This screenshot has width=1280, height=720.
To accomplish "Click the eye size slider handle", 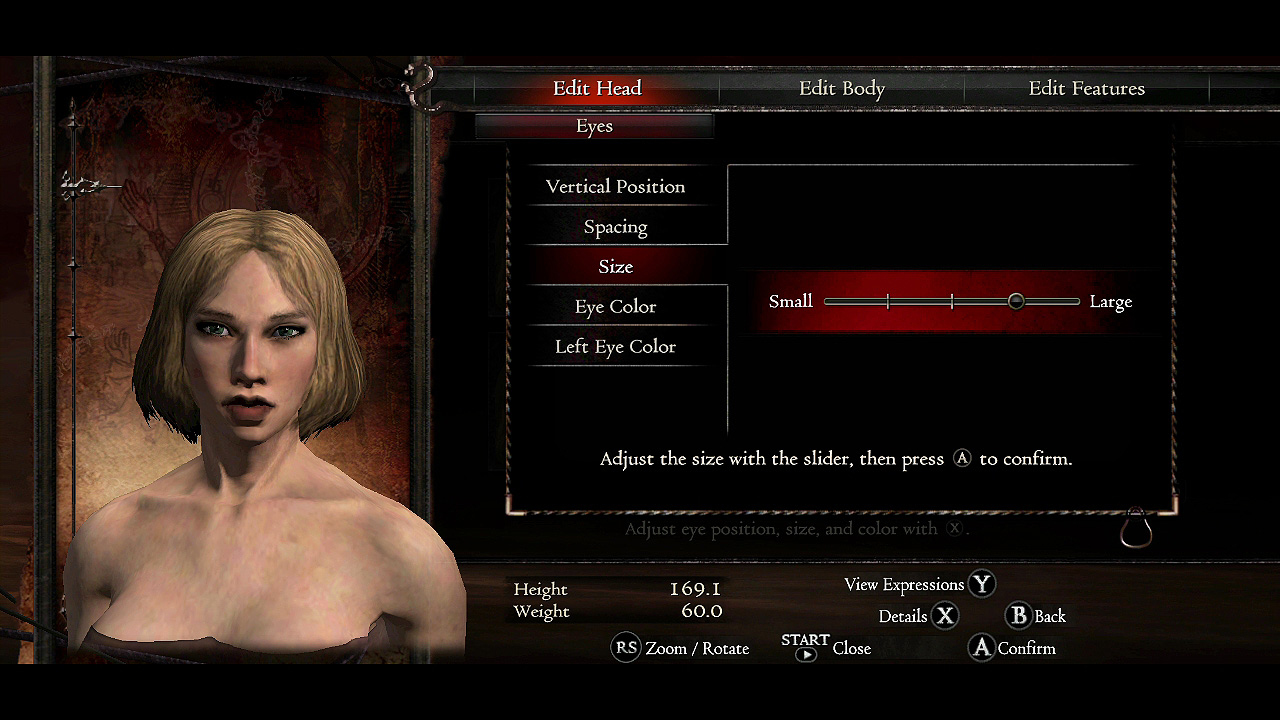I will pos(1016,301).
